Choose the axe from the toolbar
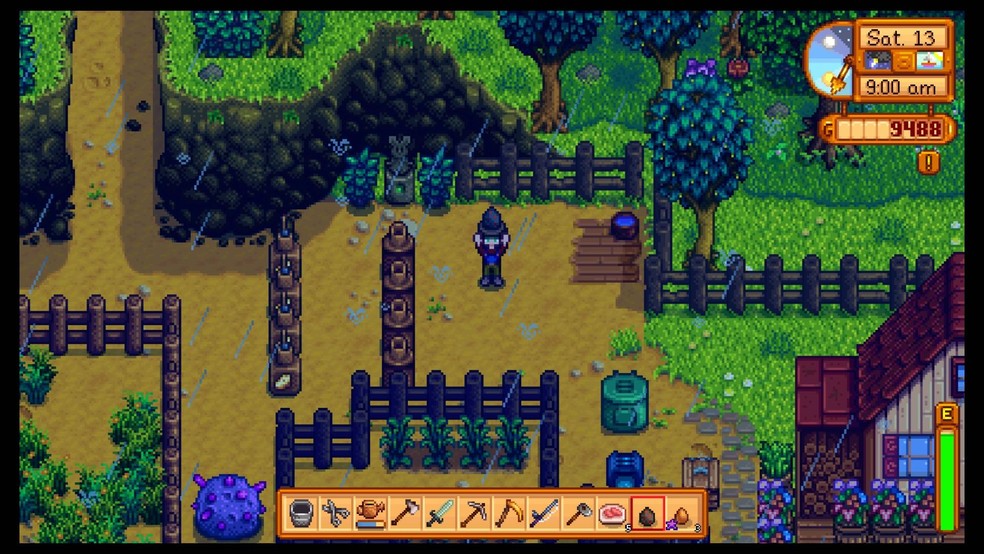 [404, 513]
